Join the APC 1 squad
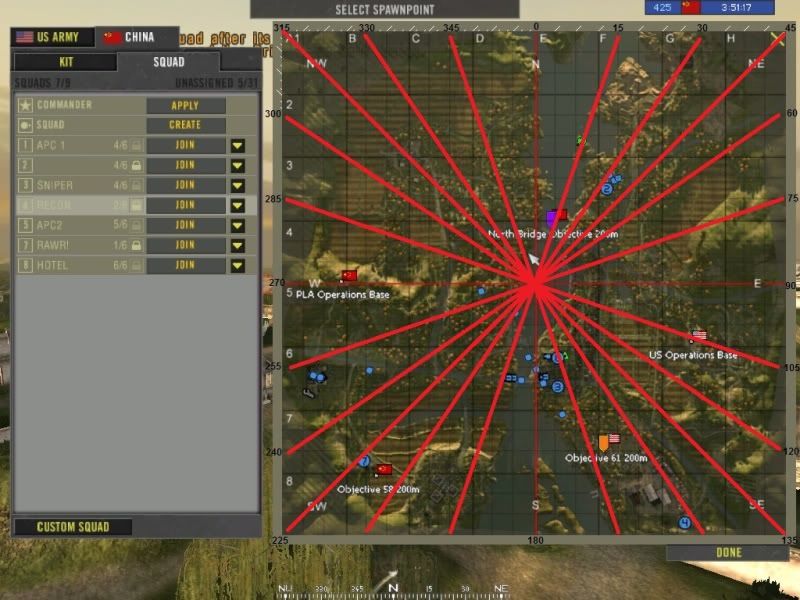Image resolution: width=800 pixels, height=600 pixels. (185, 145)
